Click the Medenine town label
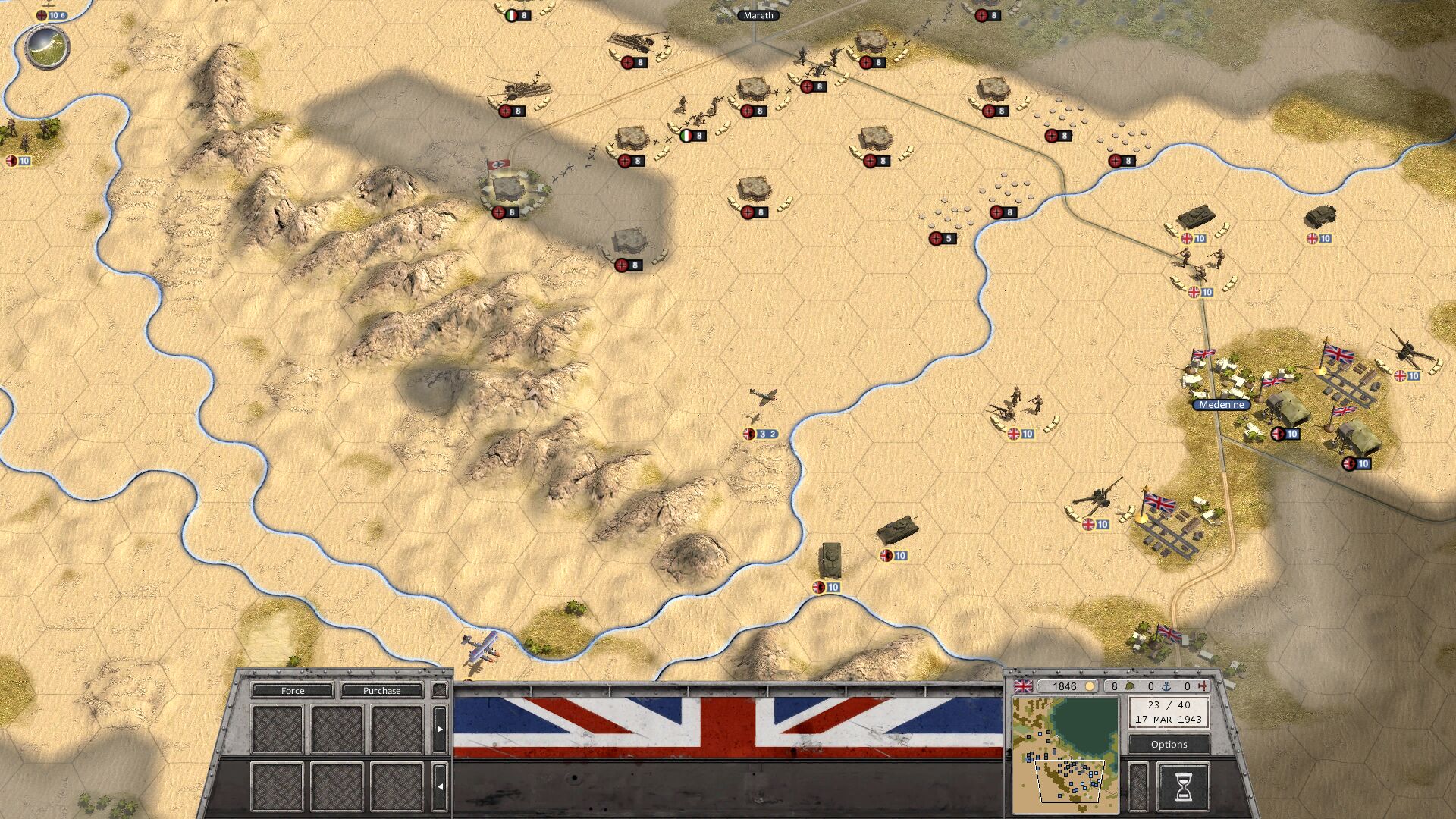The height and width of the screenshot is (819, 1456). tap(1221, 405)
